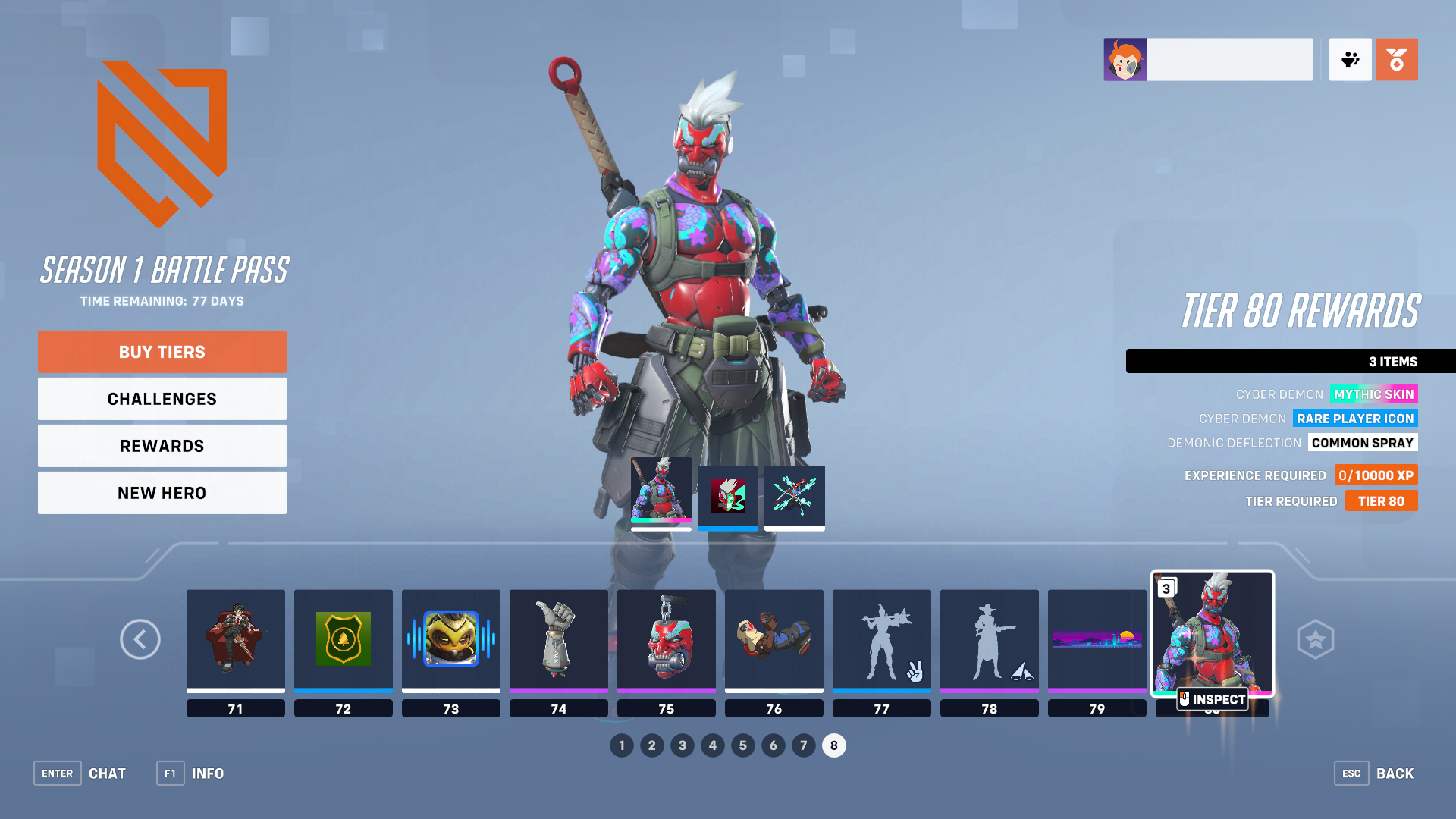Click the BUY TIERS button
1456x819 pixels.
[x=162, y=351]
